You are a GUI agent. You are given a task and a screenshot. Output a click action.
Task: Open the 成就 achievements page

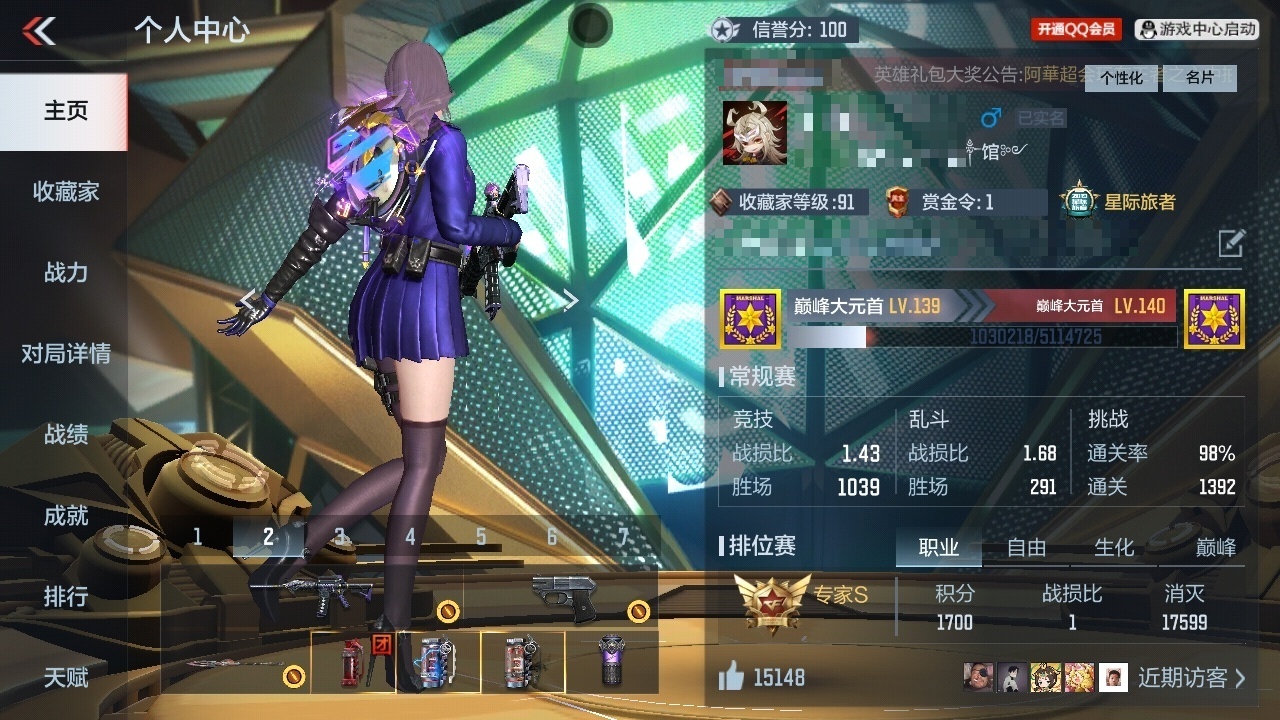click(x=65, y=515)
